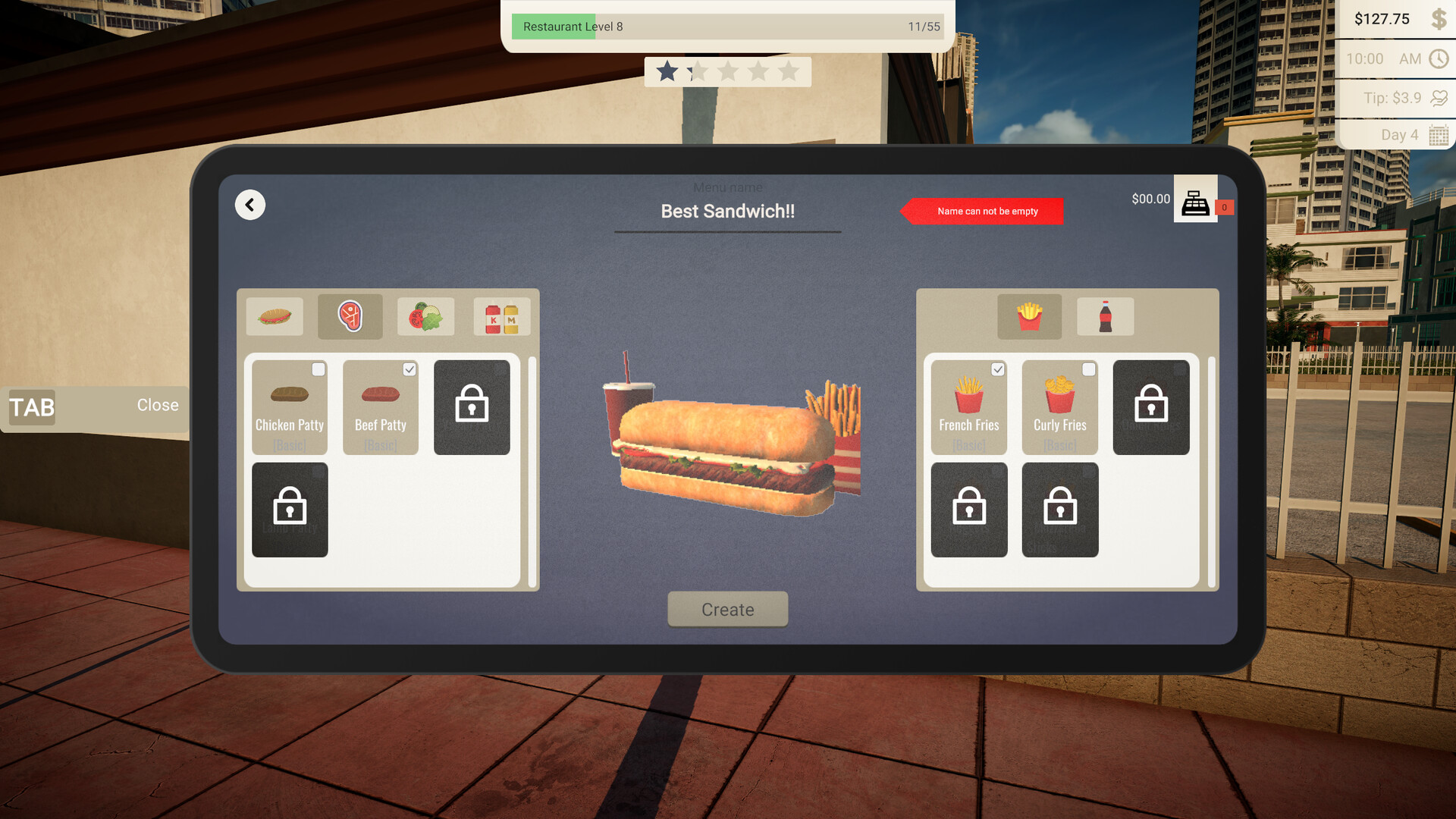The width and height of the screenshot is (1456, 819).
Task: Click the dollar sign icon near the balance
Action: point(1439,19)
